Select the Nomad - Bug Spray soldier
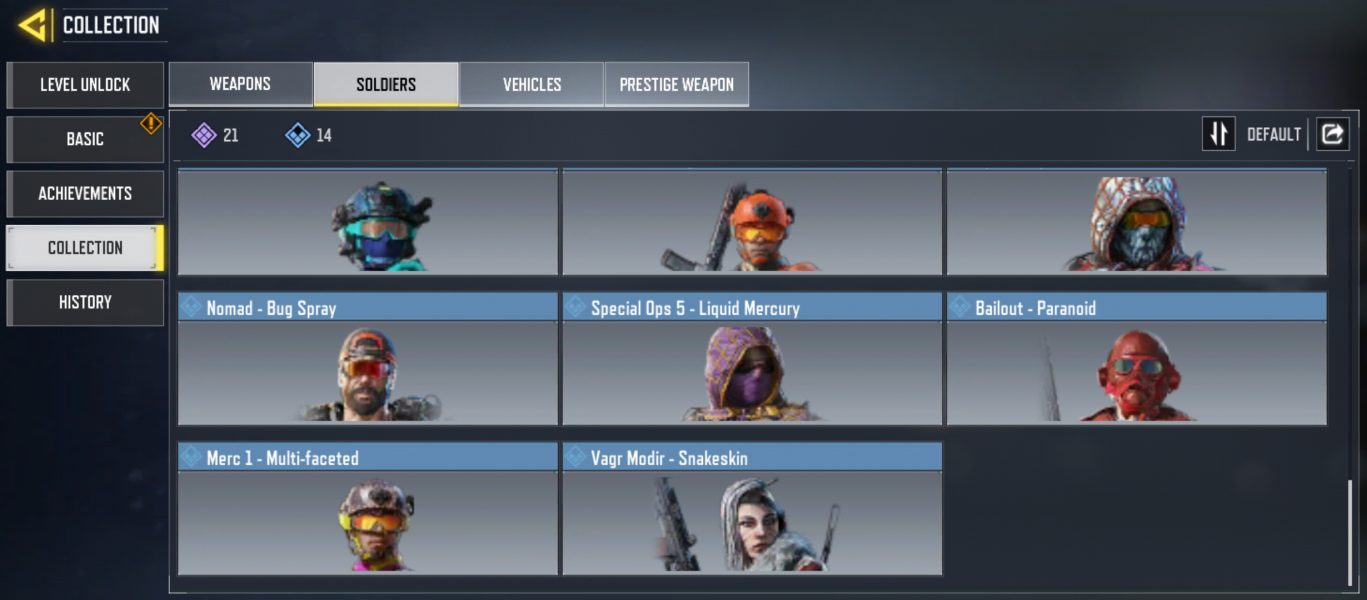 click(x=368, y=359)
